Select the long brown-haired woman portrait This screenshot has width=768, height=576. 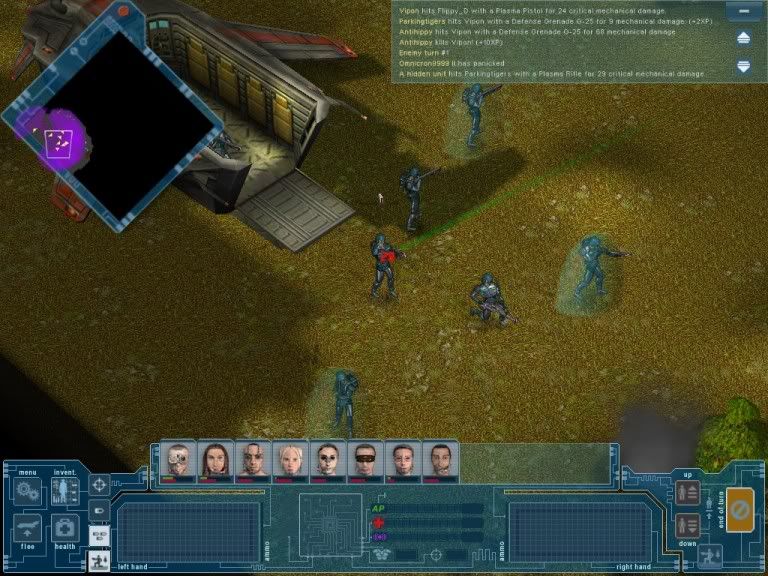(215, 460)
